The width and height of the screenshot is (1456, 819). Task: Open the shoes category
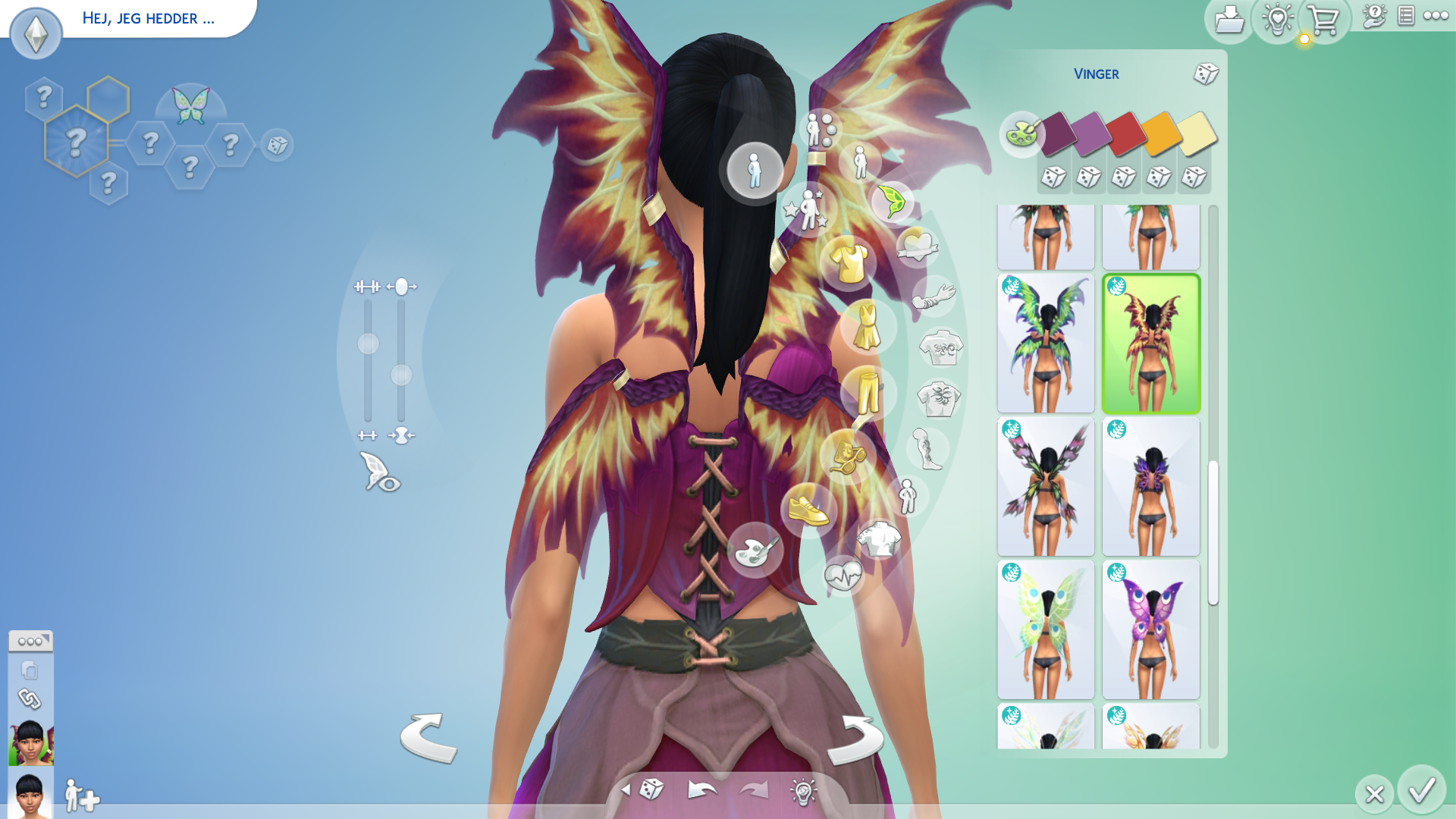808,510
